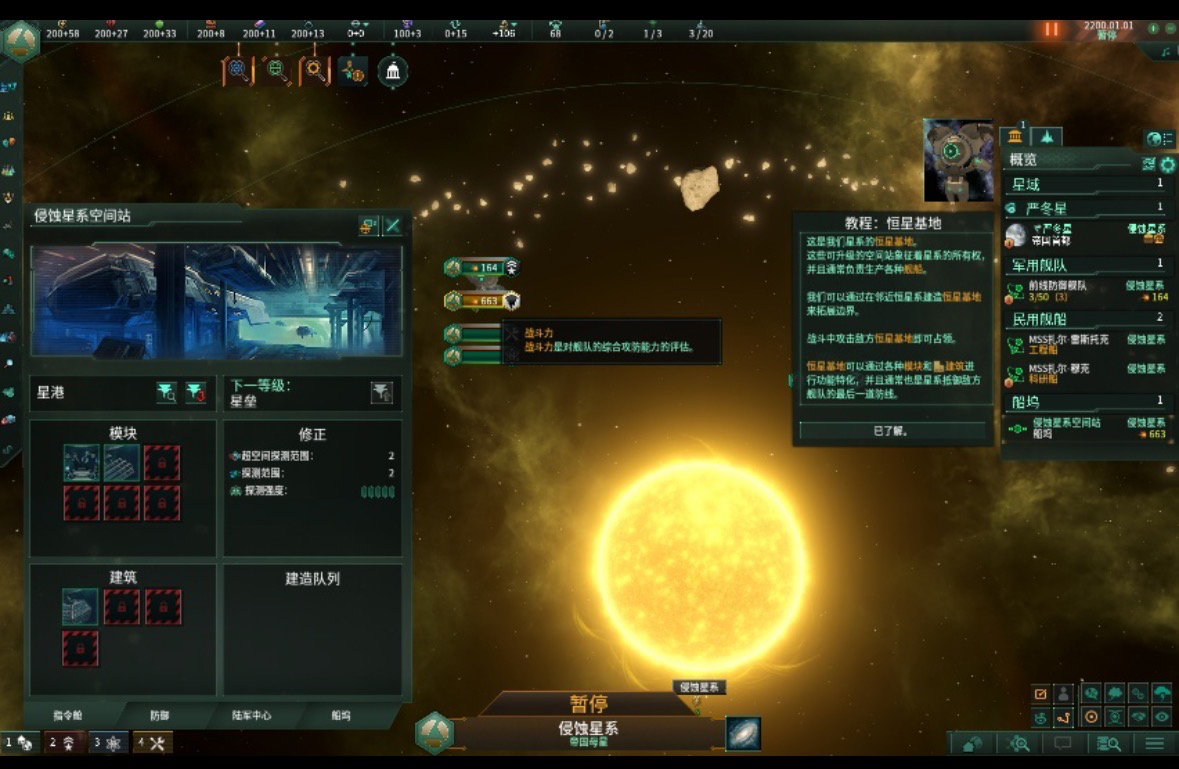Click the empire emblem in top-left corner

21,42
